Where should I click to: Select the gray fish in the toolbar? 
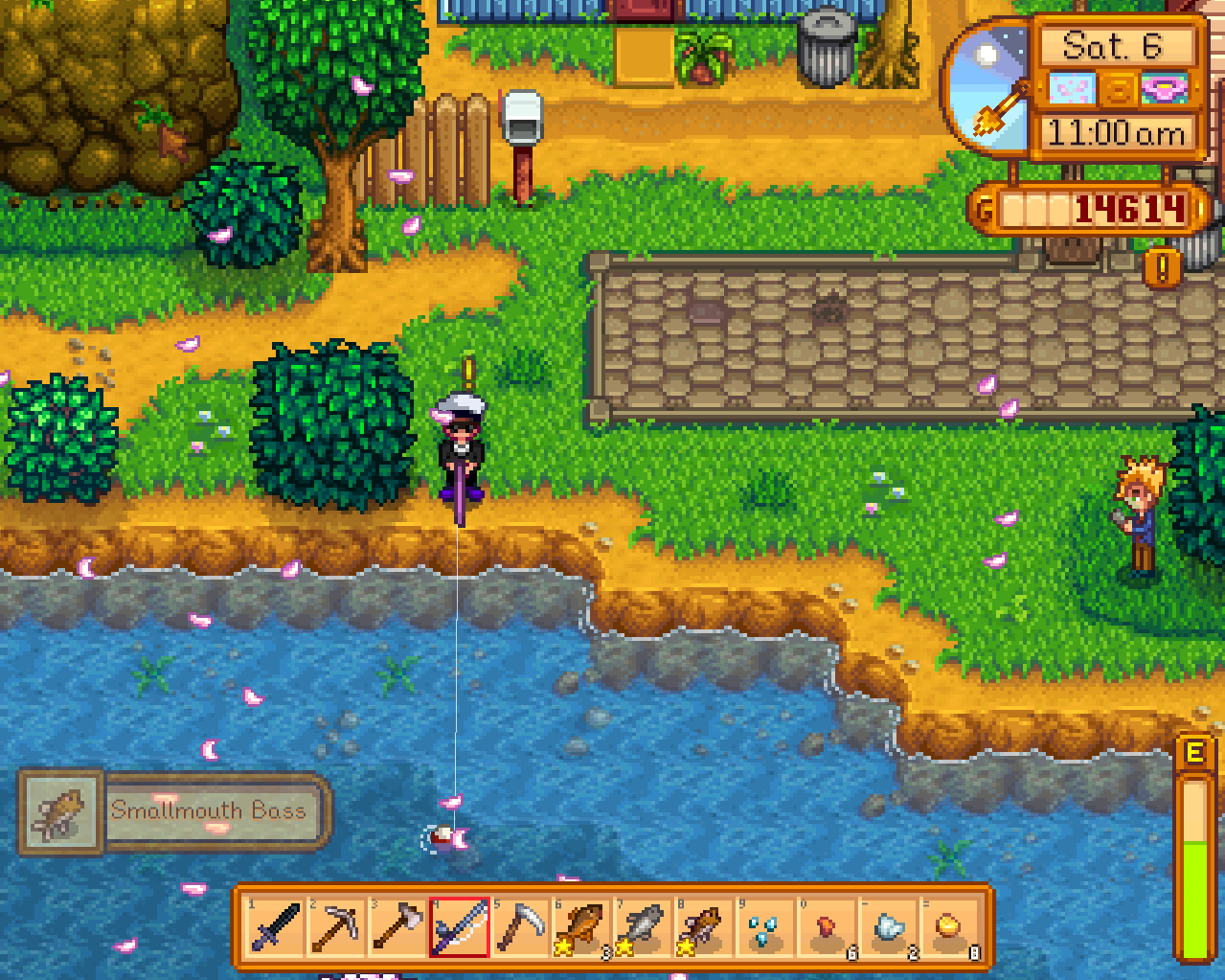[644, 927]
